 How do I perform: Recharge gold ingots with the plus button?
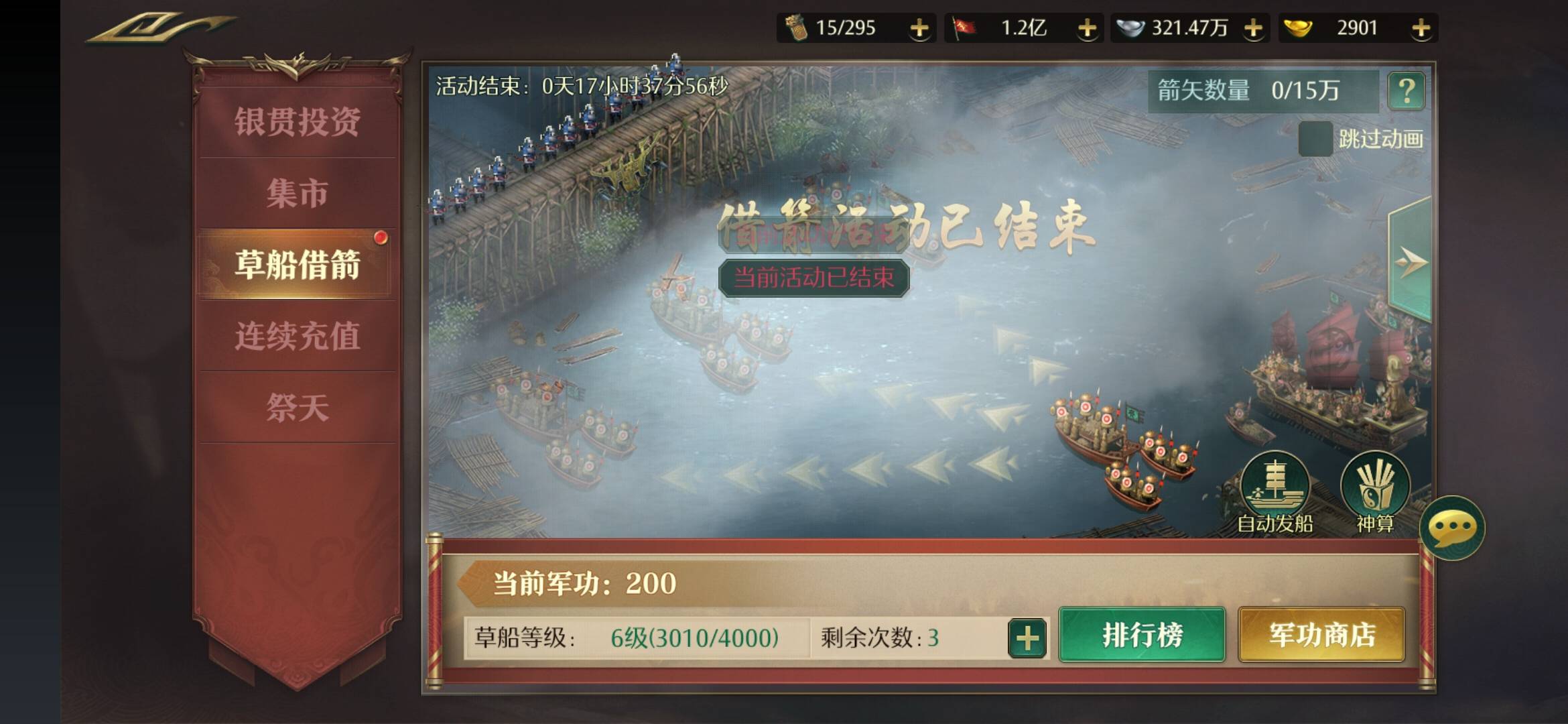tap(1421, 28)
